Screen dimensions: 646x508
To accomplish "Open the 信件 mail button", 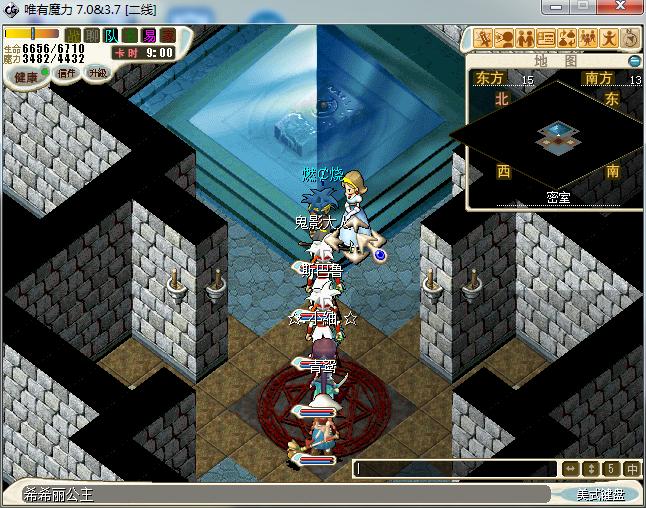I will 68,73.
